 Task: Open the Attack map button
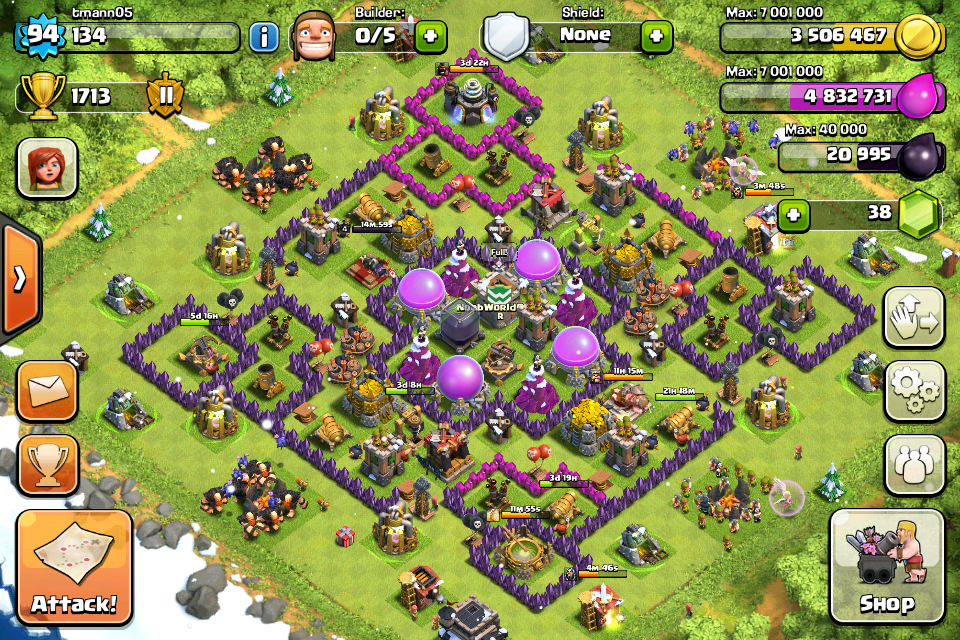coord(74,569)
